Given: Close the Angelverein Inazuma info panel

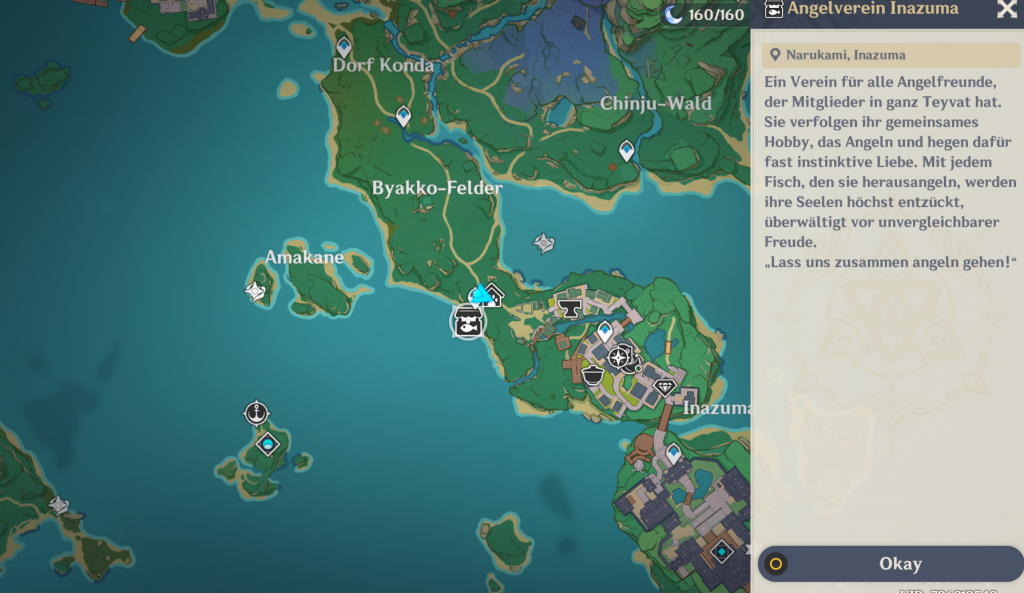Looking at the screenshot, I should (1006, 10).
